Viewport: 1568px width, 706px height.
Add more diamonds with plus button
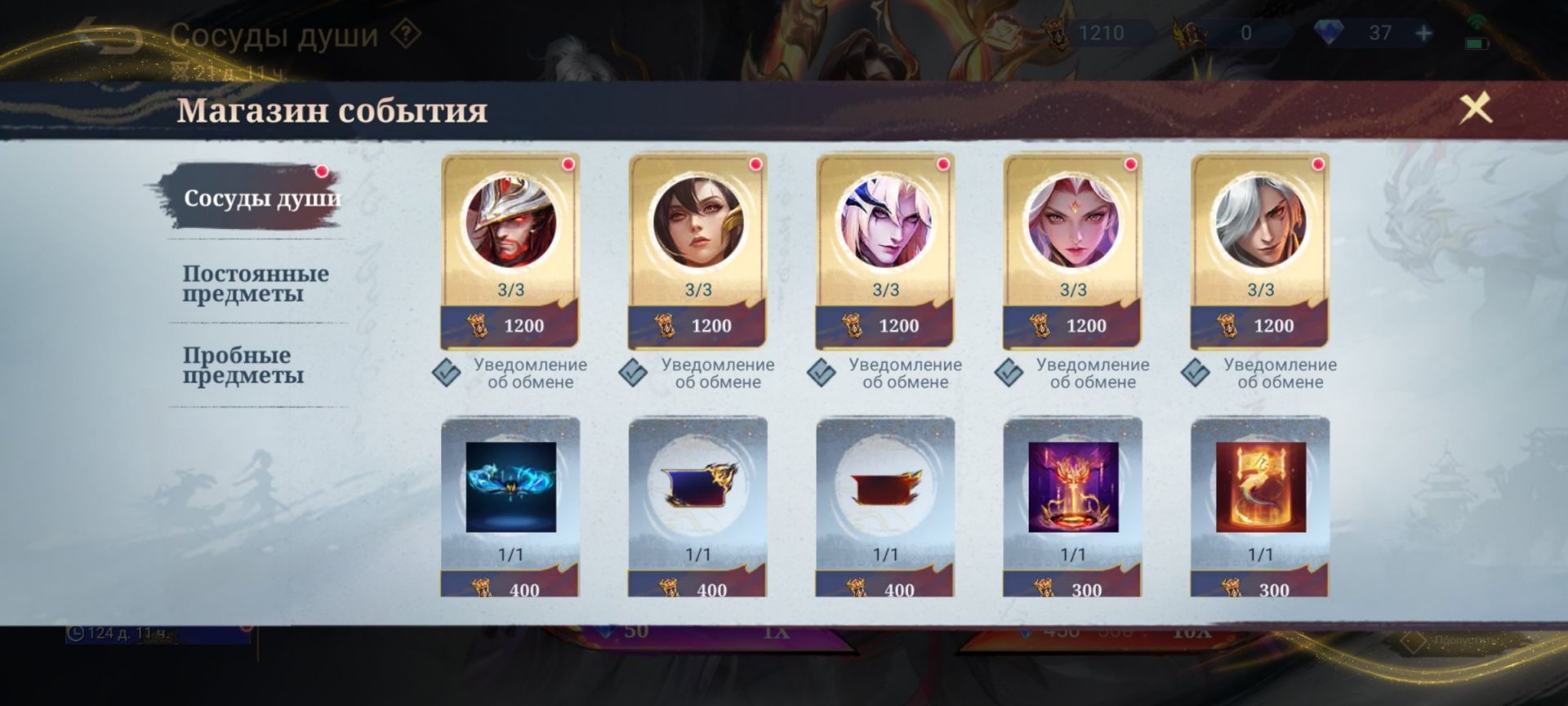1423,34
